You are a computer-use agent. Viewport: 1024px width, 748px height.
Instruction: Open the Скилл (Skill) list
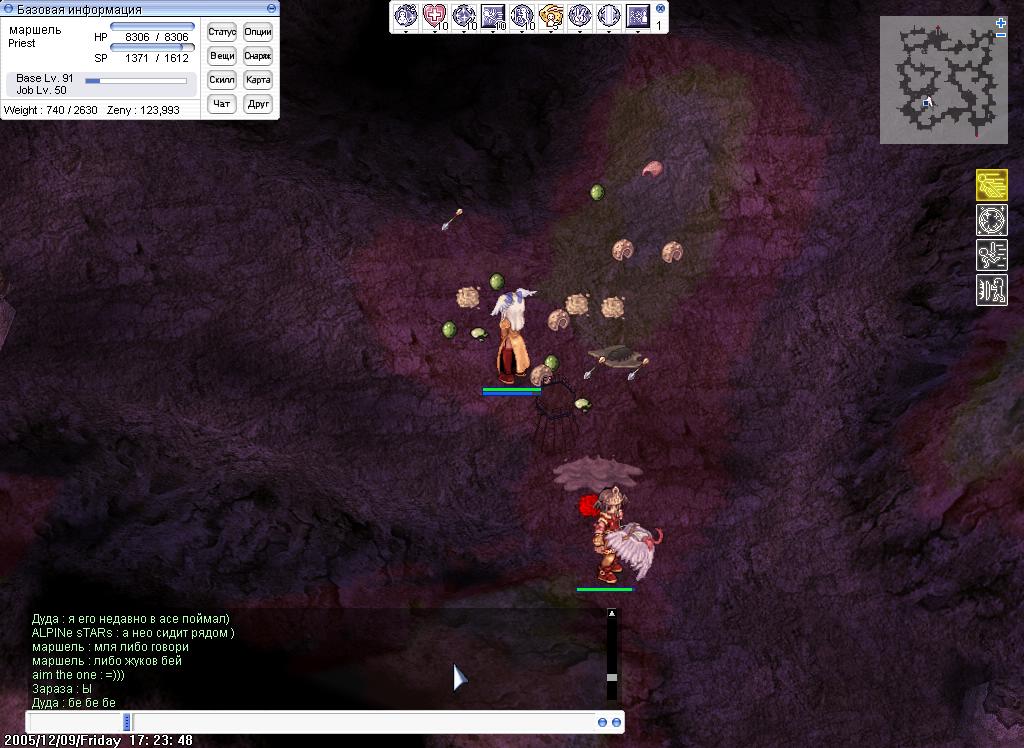(x=222, y=80)
